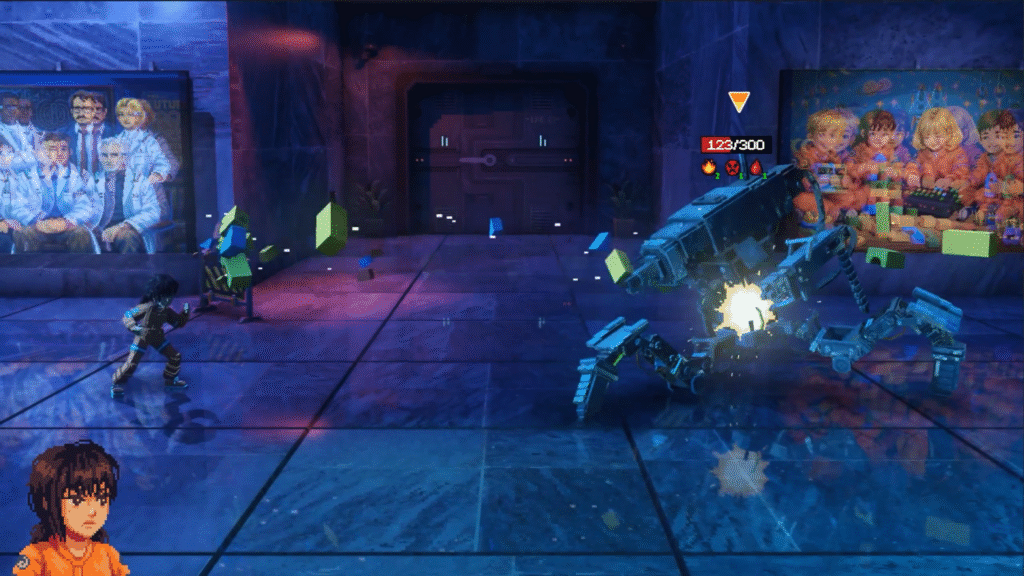Select the red blood drop status icon
The width and height of the screenshot is (1024, 576).
755,168
